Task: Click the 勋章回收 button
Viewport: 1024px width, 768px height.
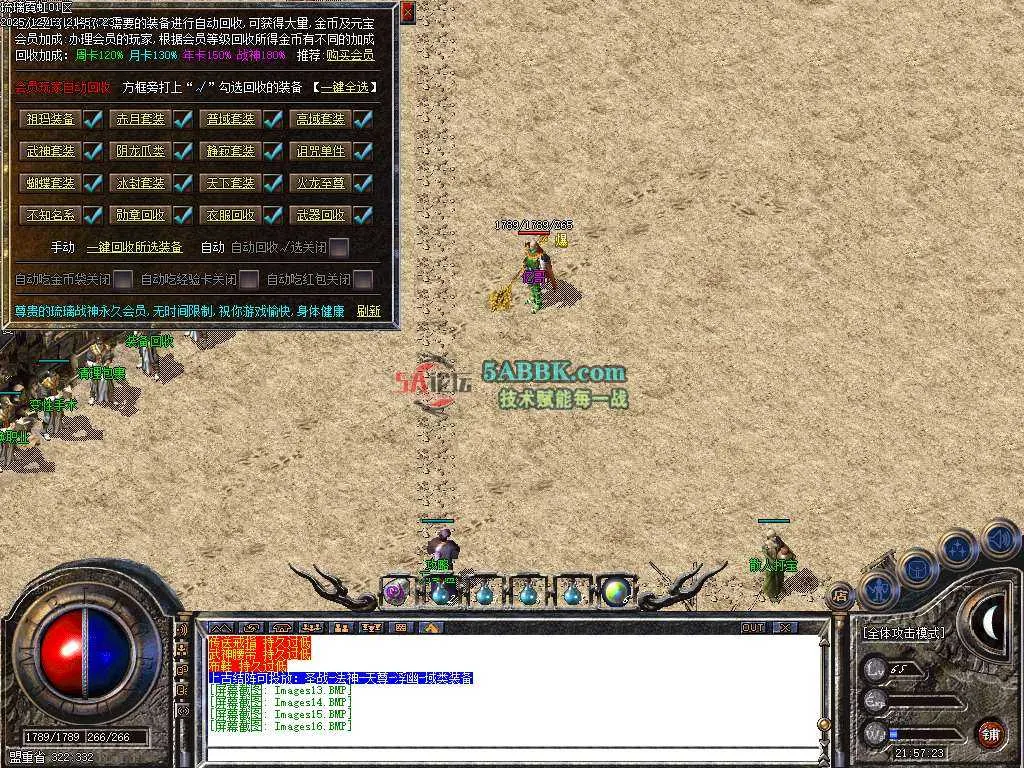Action: pyautogui.click(x=141, y=215)
